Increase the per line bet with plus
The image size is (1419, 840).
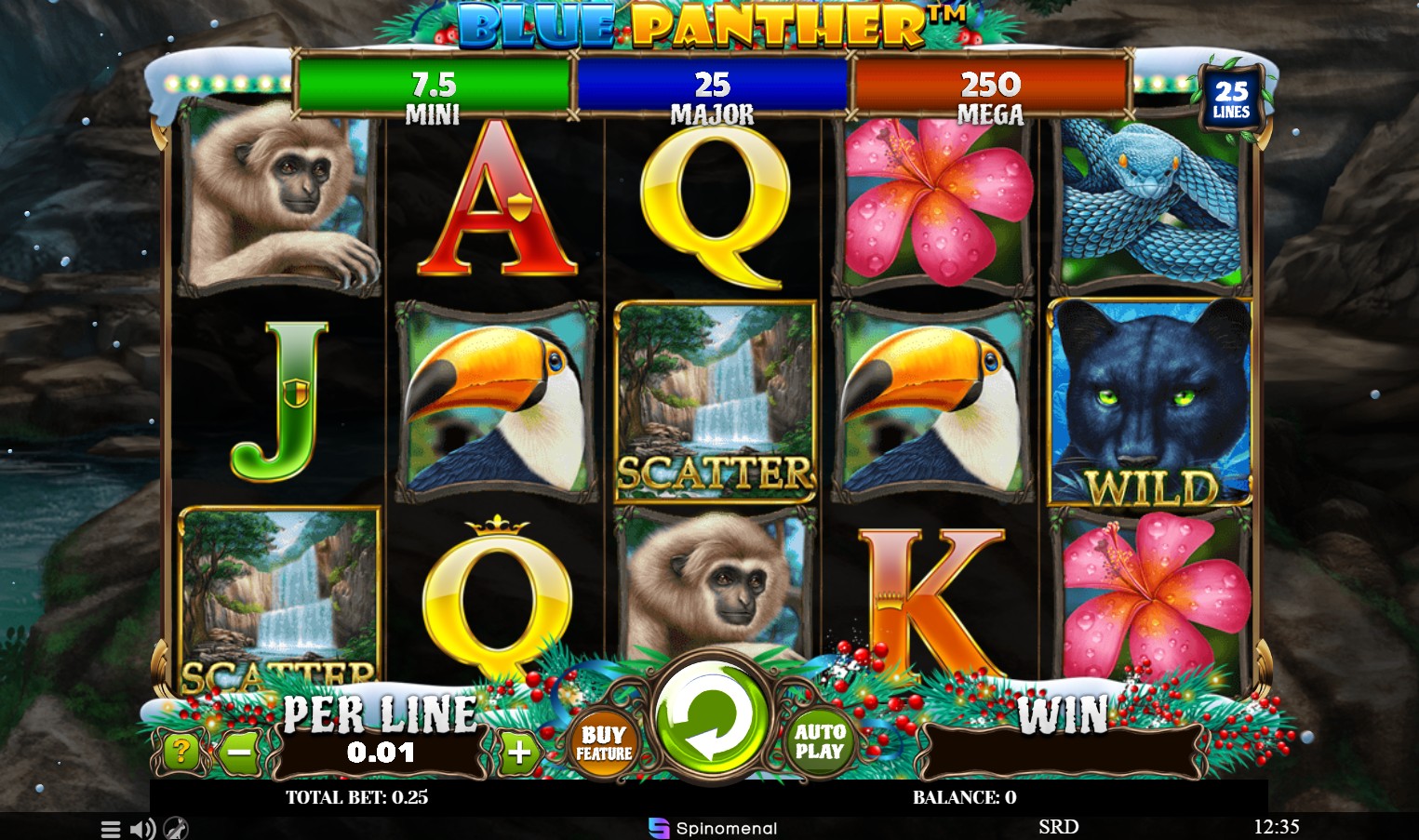point(519,752)
